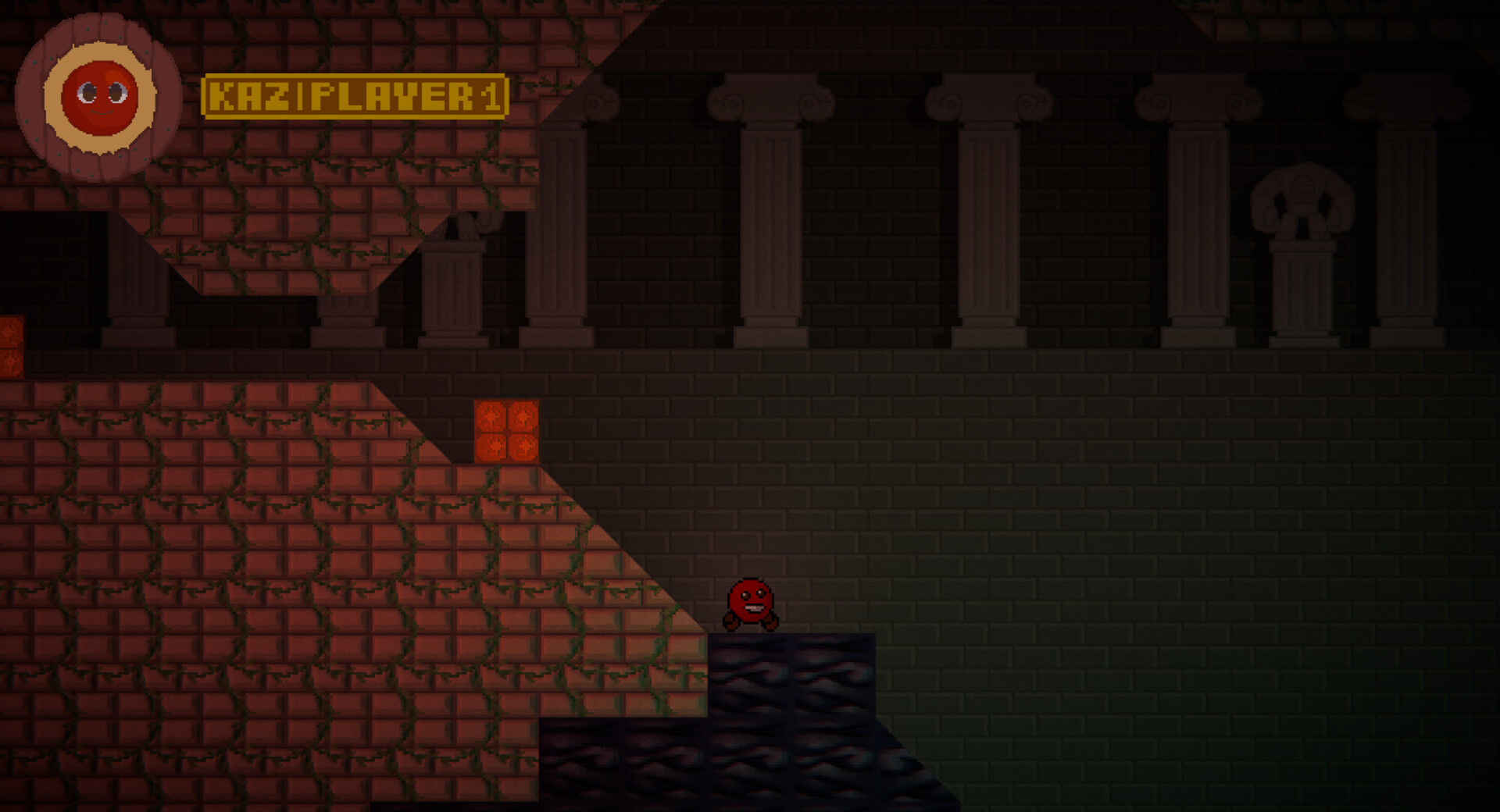Select the glowing orange crate block

coord(507,432)
